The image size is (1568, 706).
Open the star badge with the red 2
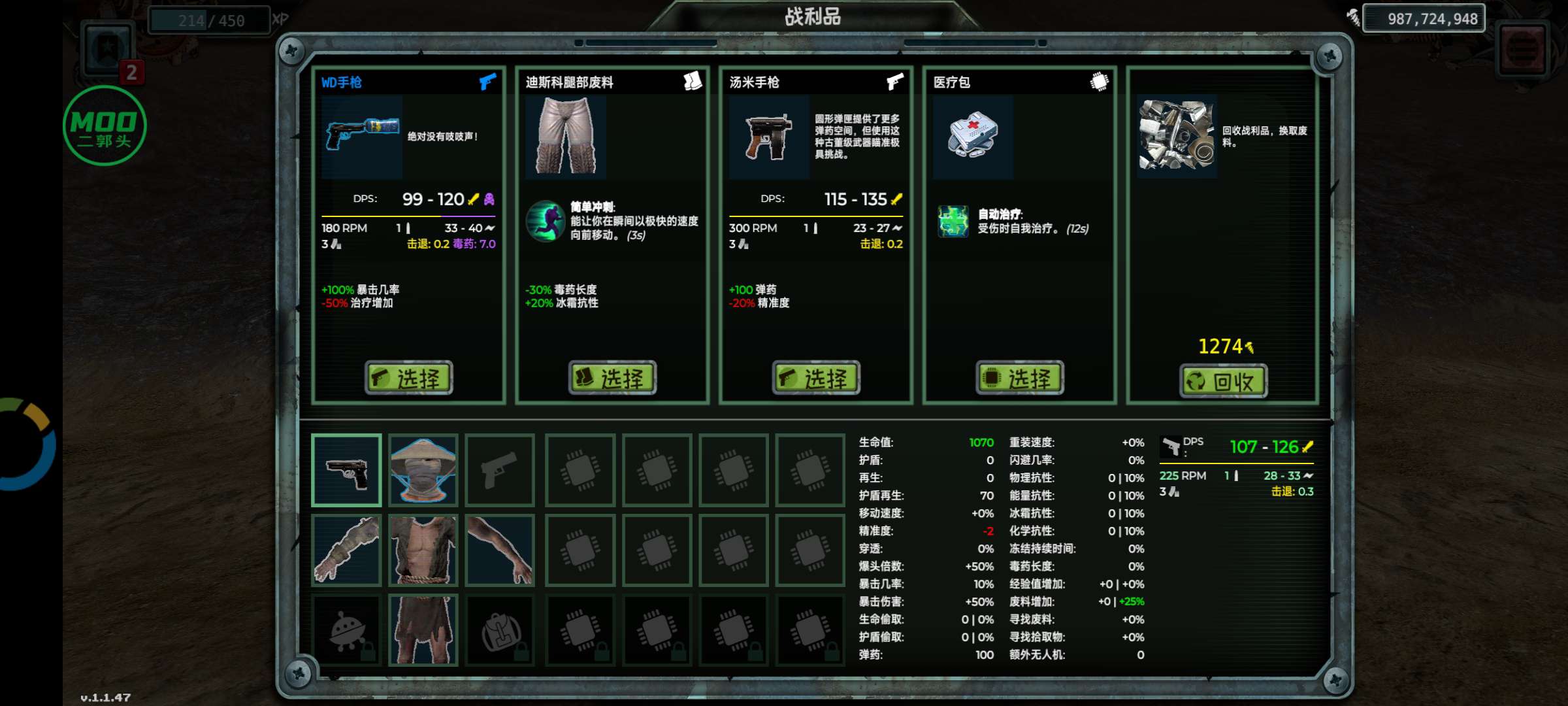tap(109, 50)
